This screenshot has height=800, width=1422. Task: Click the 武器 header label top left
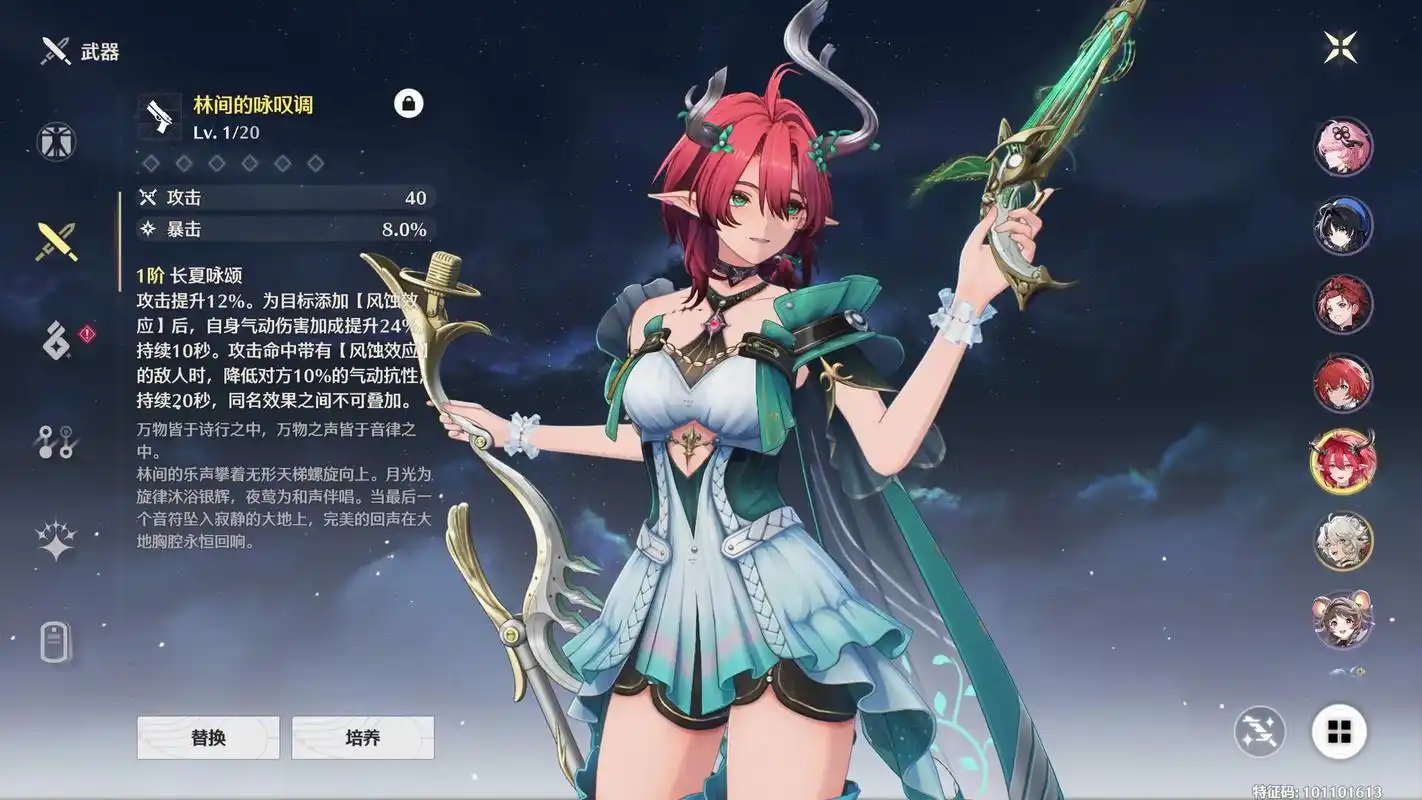[x=88, y=51]
